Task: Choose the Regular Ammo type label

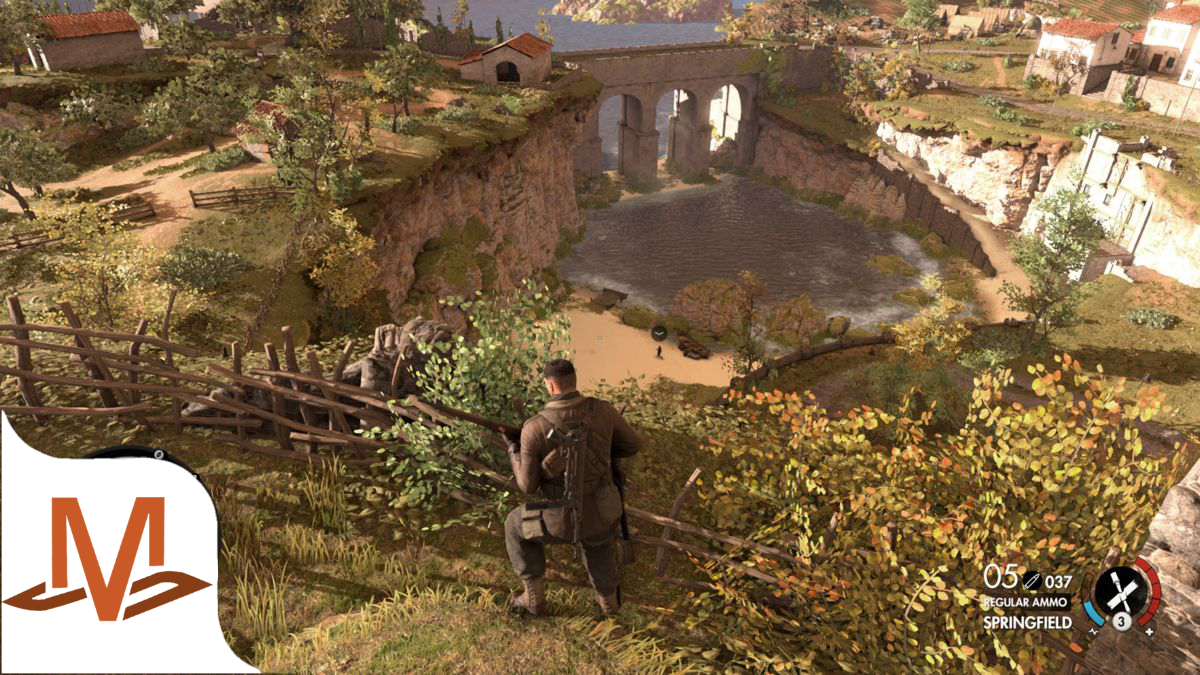Action: [1027, 602]
